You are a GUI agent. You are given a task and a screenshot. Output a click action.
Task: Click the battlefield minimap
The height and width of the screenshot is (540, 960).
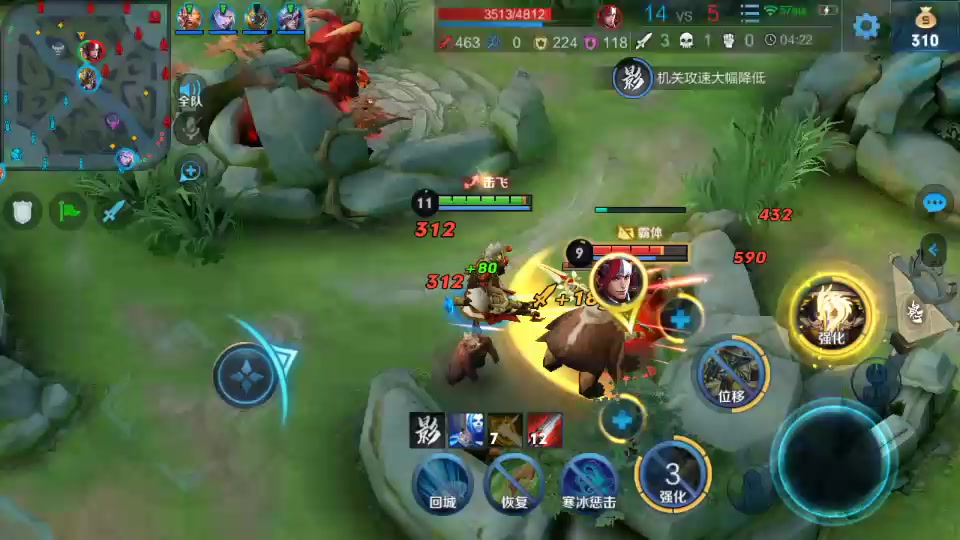click(83, 85)
